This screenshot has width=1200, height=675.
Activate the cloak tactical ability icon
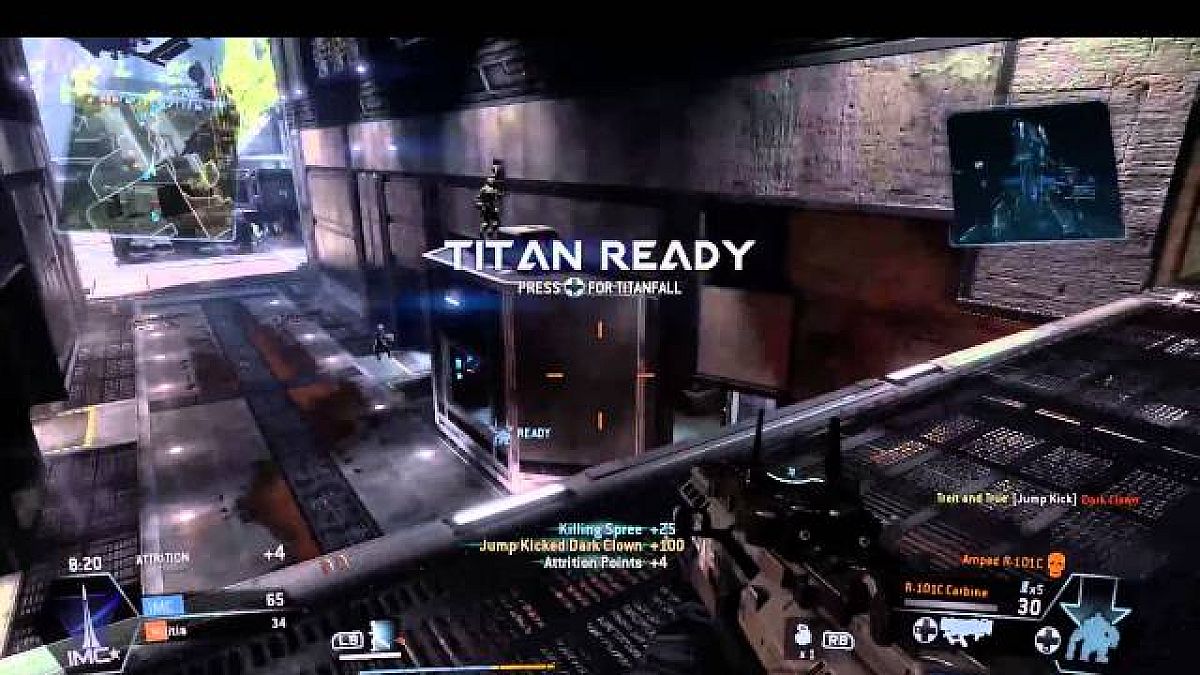(383, 636)
